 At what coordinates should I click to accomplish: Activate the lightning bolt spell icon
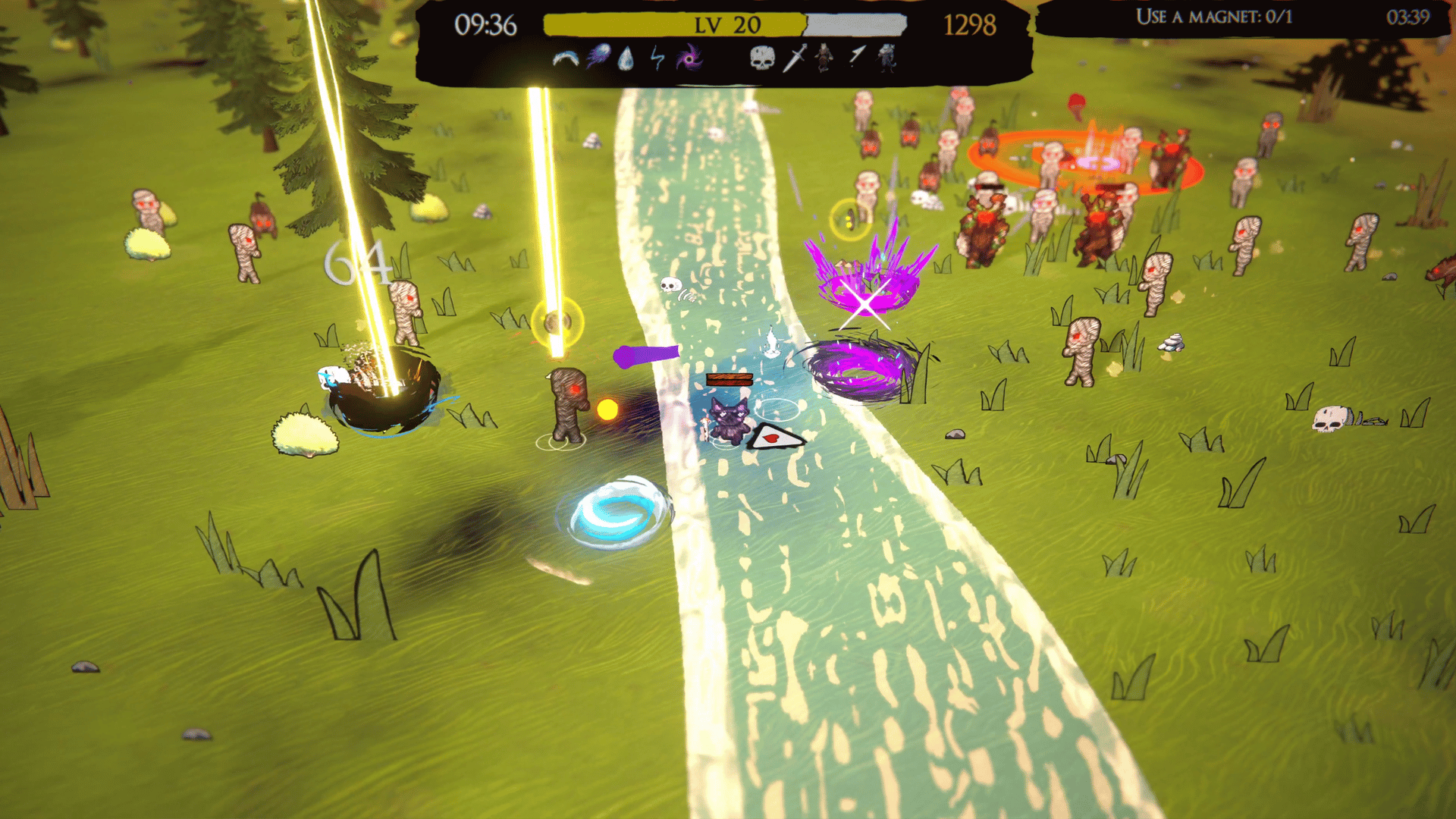[657, 58]
